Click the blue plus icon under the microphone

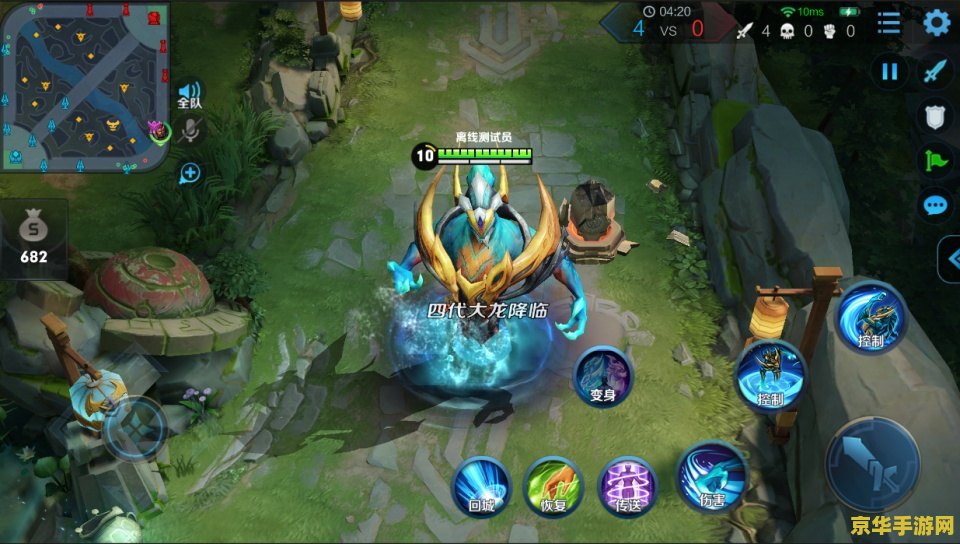[x=190, y=173]
